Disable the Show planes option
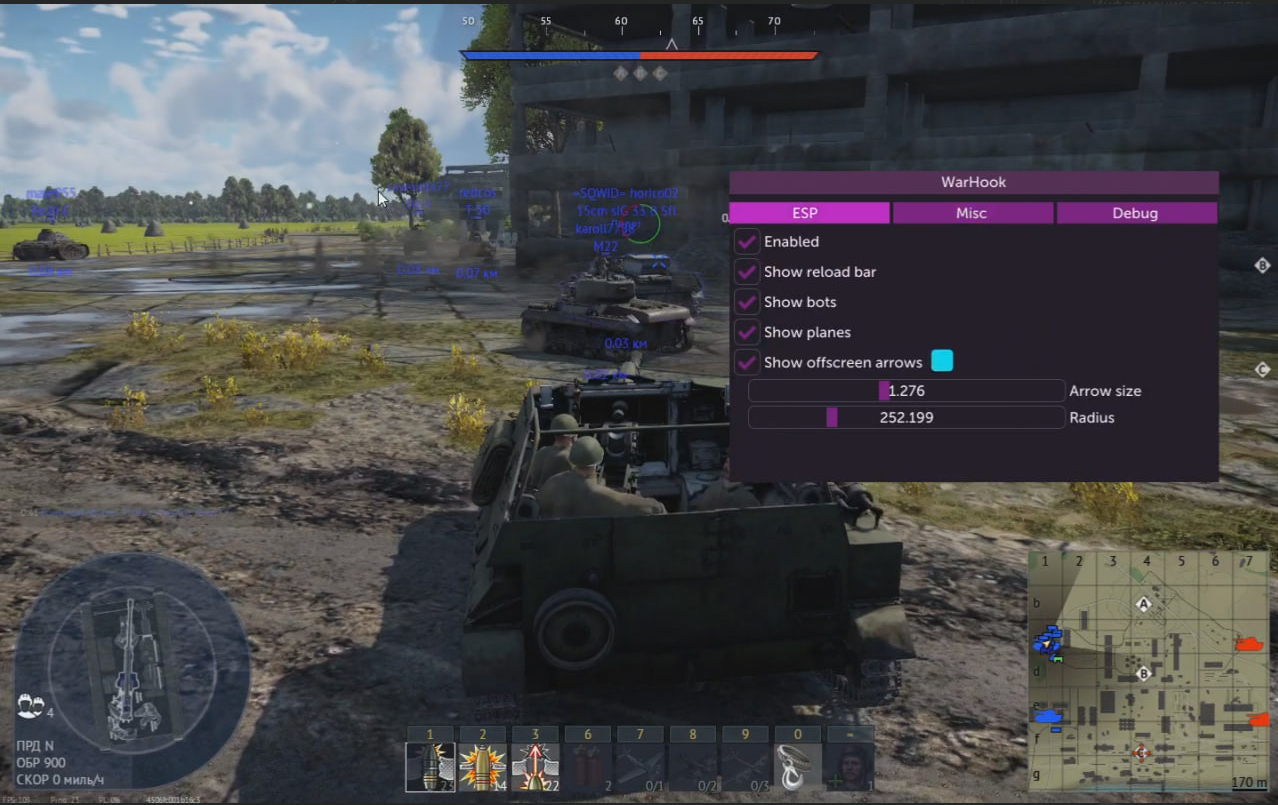The width and height of the screenshot is (1278, 805). pyautogui.click(x=747, y=332)
